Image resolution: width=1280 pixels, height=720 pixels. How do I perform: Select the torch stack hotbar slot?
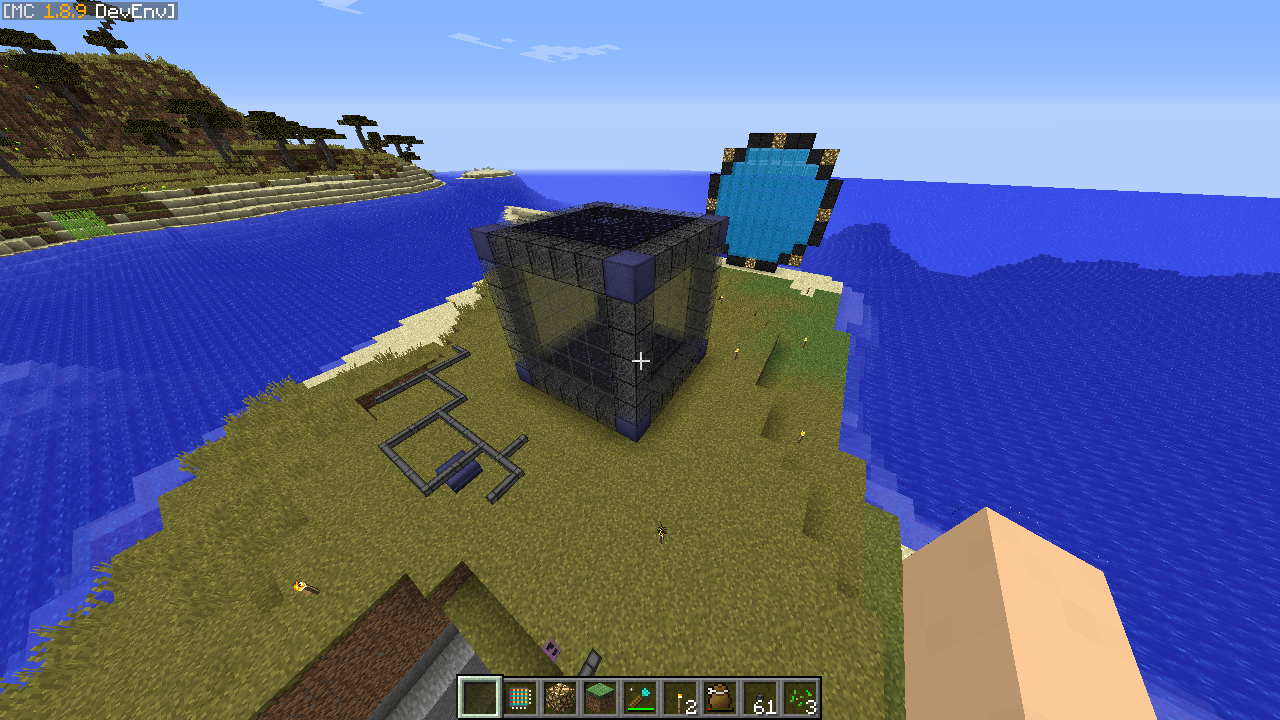click(680, 697)
